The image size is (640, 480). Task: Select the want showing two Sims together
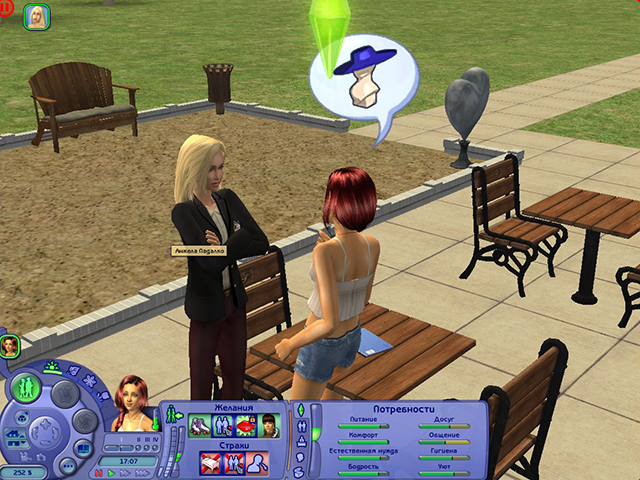pos(222,426)
